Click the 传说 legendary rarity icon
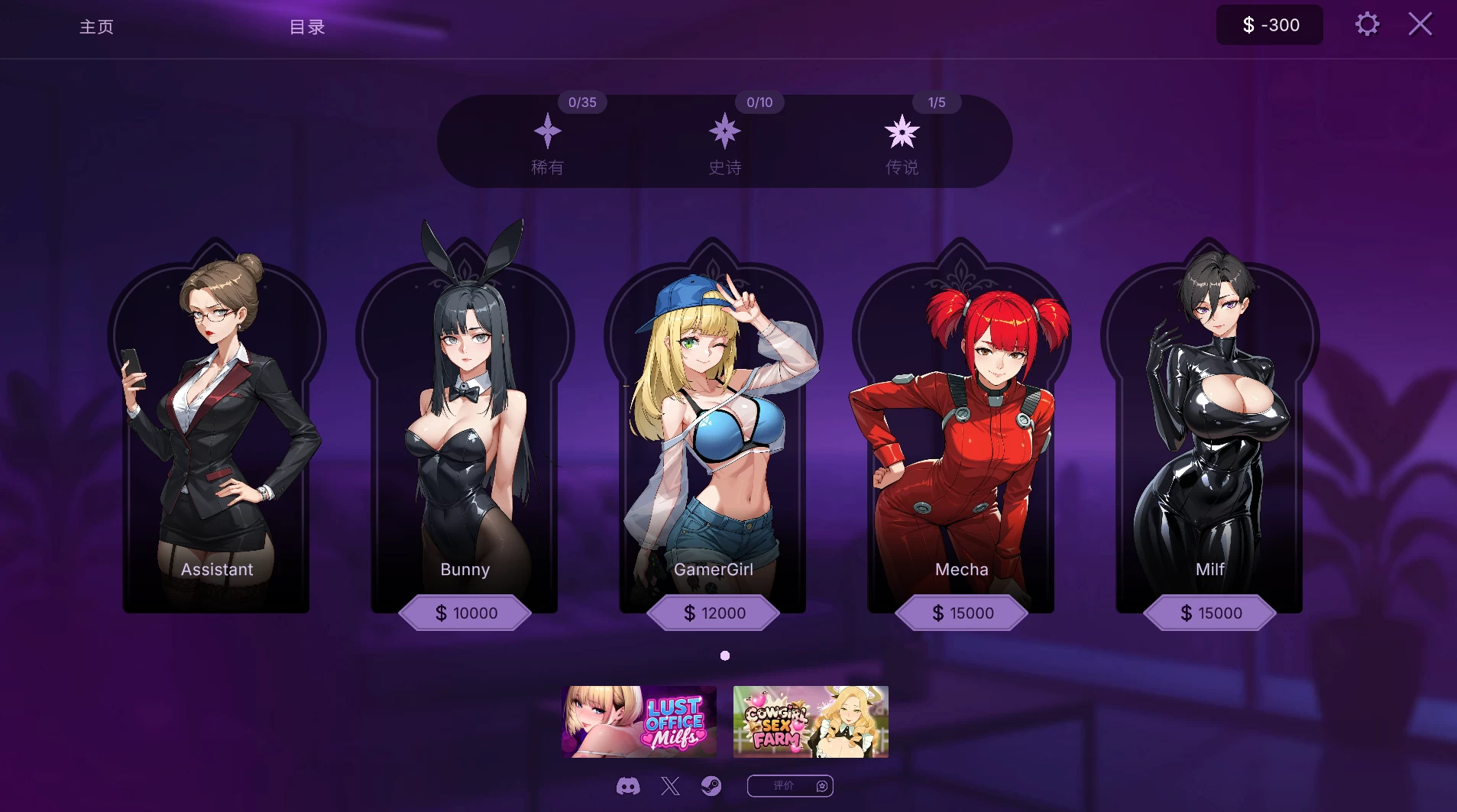 (x=903, y=131)
